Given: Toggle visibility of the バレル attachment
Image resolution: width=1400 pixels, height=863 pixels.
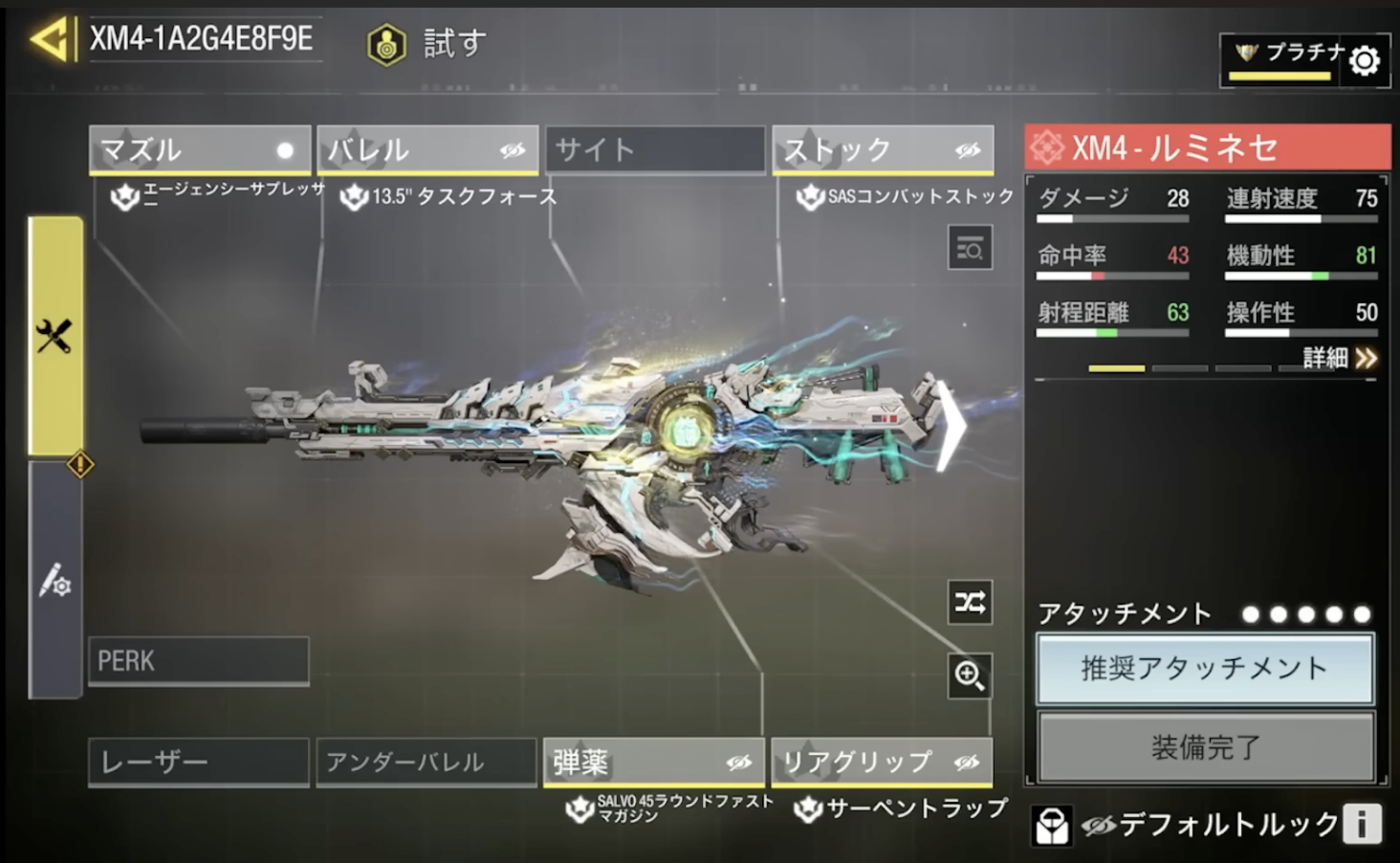Looking at the screenshot, I should coord(514,149).
